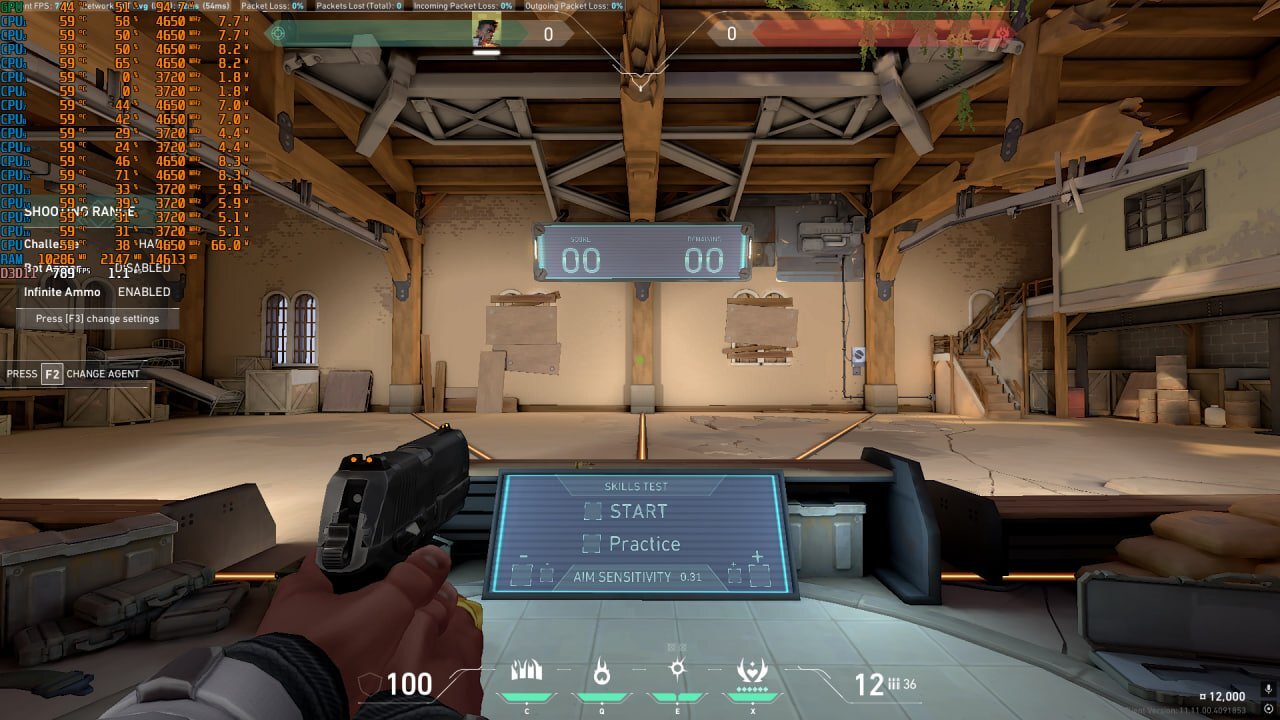This screenshot has height=720, width=1280.
Task: Click the large minus aim sensitivity box
Action: pyautogui.click(x=521, y=574)
